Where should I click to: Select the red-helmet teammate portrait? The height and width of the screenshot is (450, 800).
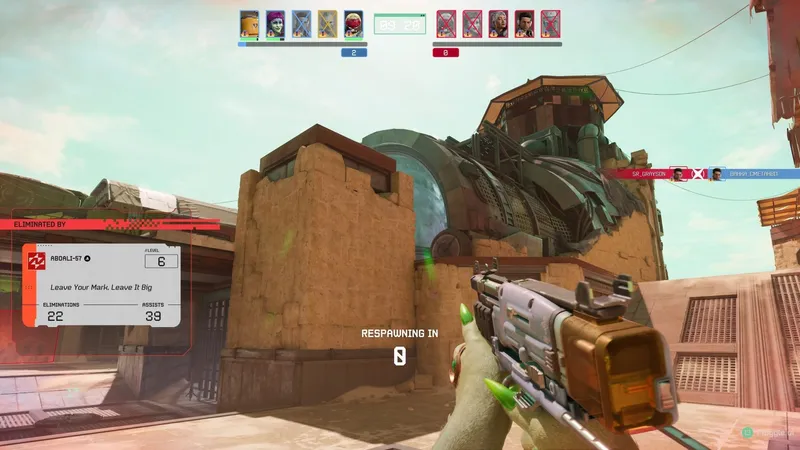pyautogui.click(x=353, y=23)
